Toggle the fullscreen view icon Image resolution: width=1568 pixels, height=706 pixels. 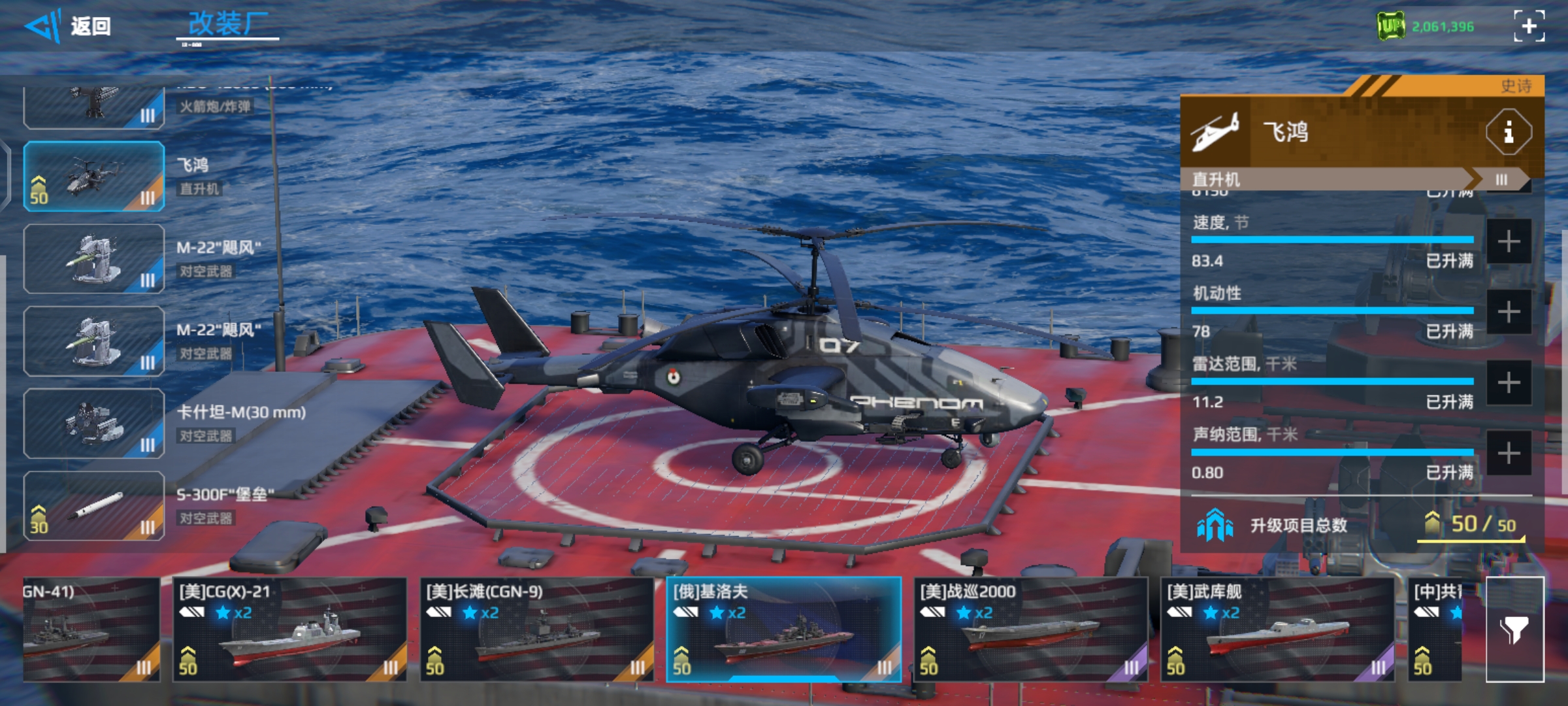1529,26
